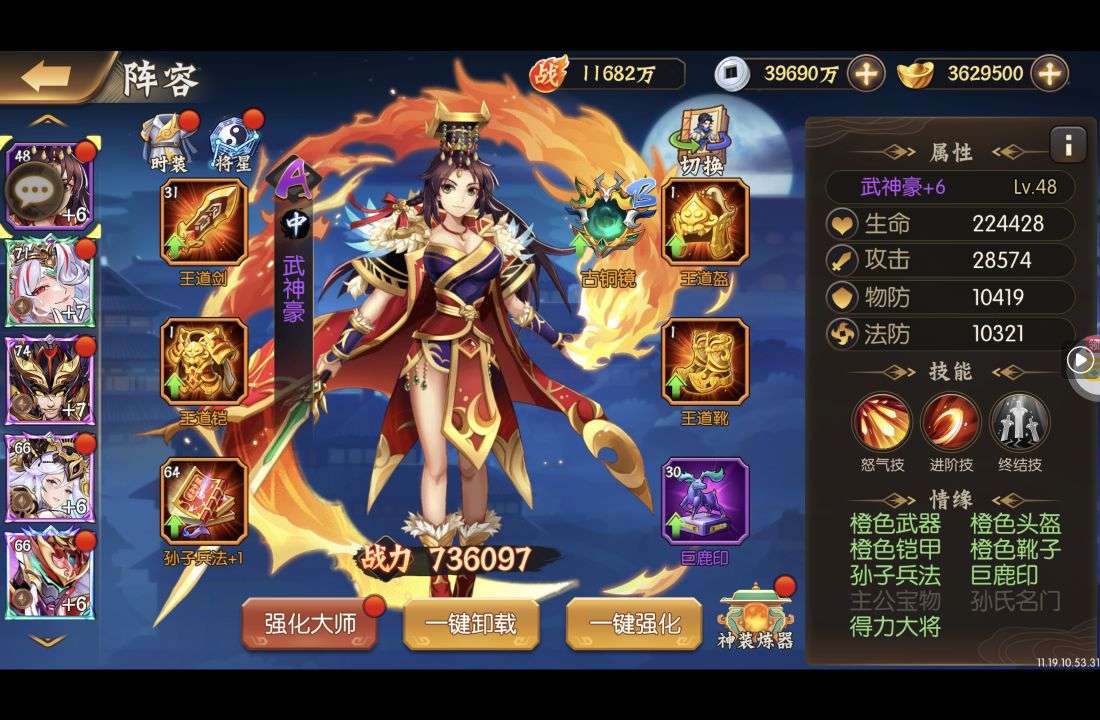This screenshot has height=720, width=1100.
Task: Click the 一键卸载 unequip-all button
Action: pyautogui.click(x=471, y=625)
